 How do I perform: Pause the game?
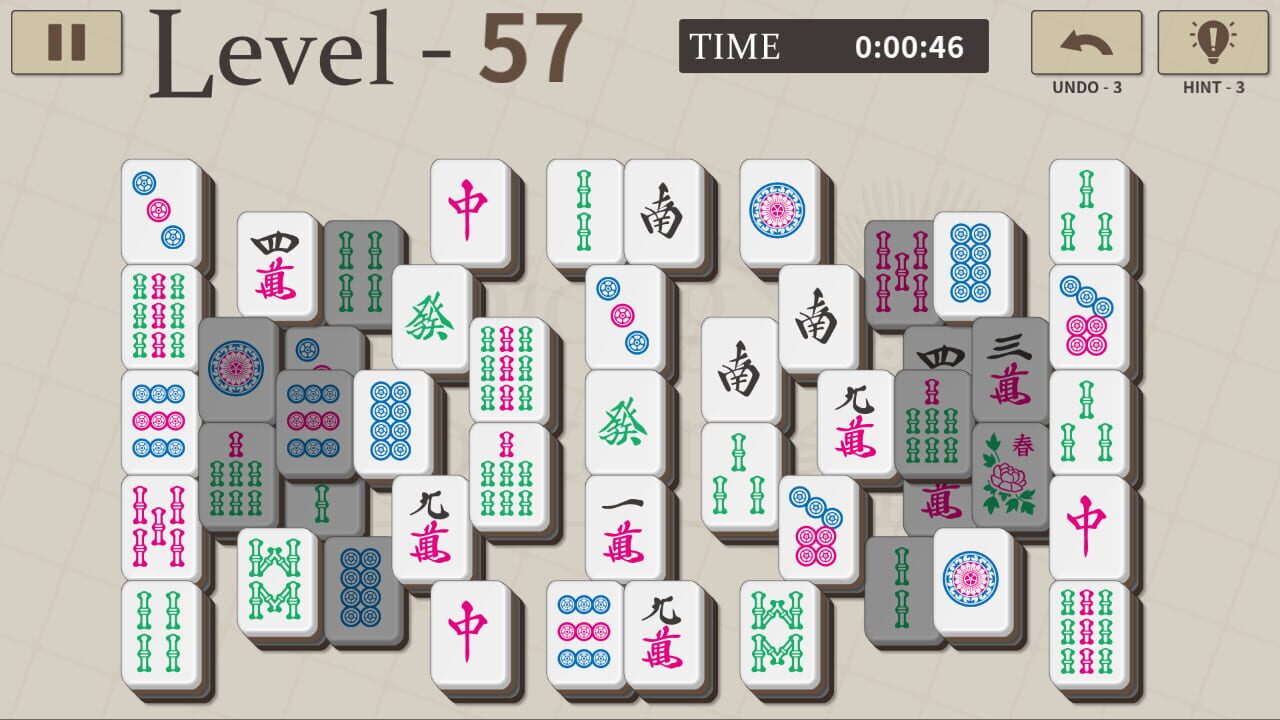pyautogui.click(x=65, y=42)
